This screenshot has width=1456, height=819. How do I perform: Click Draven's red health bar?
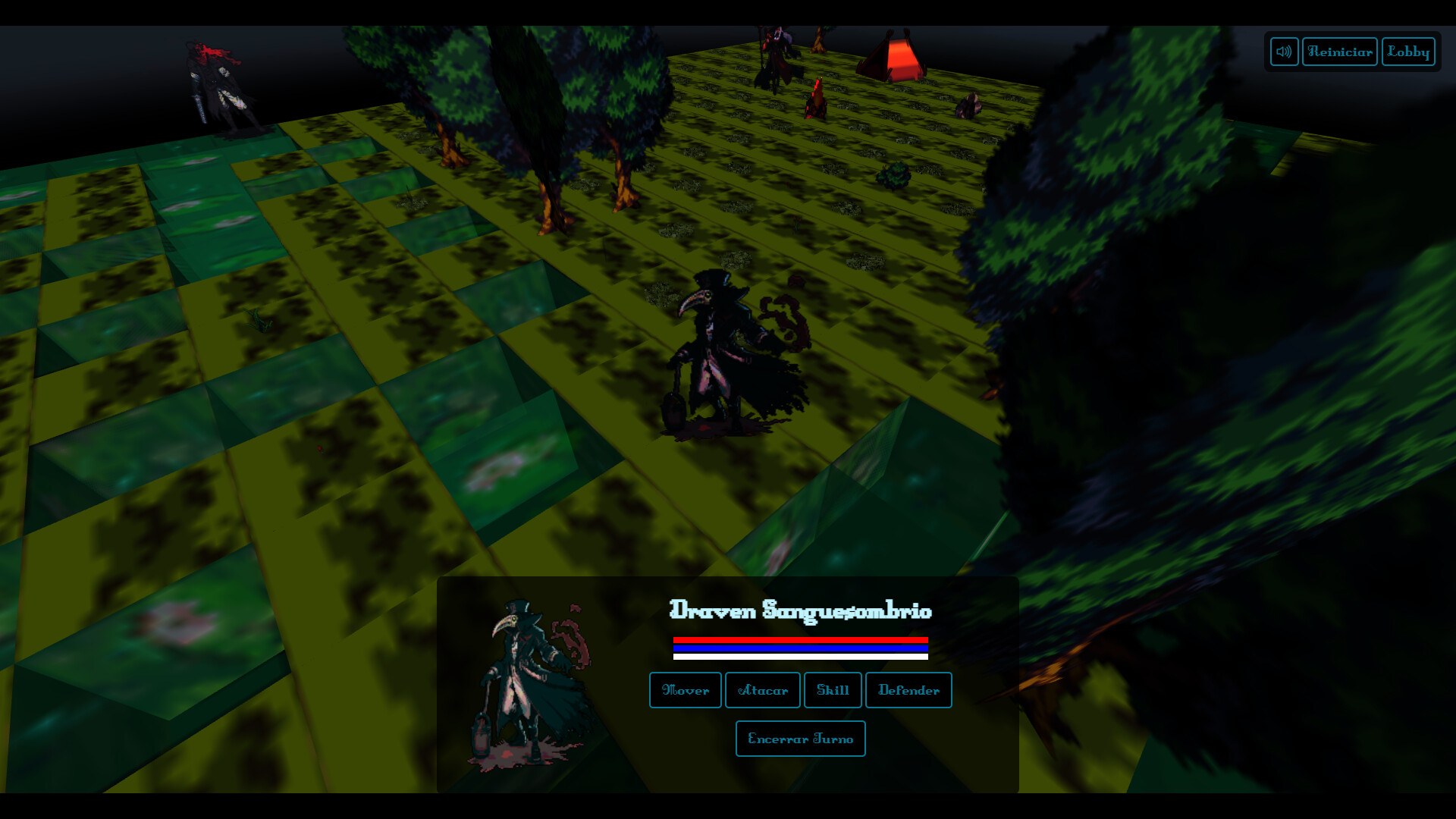(x=800, y=639)
